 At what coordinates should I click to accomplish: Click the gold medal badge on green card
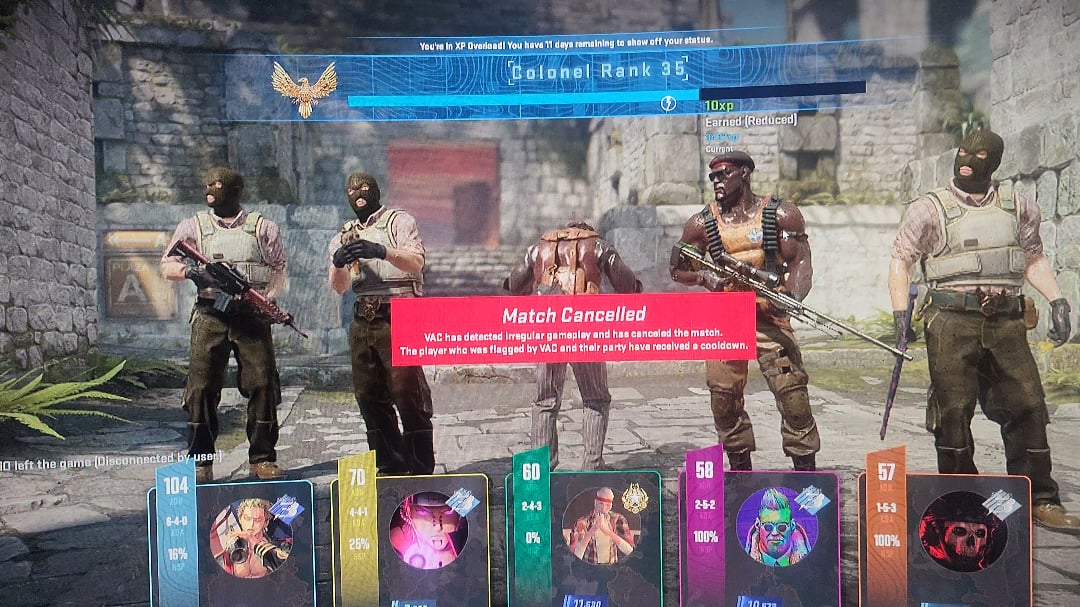(634, 497)
